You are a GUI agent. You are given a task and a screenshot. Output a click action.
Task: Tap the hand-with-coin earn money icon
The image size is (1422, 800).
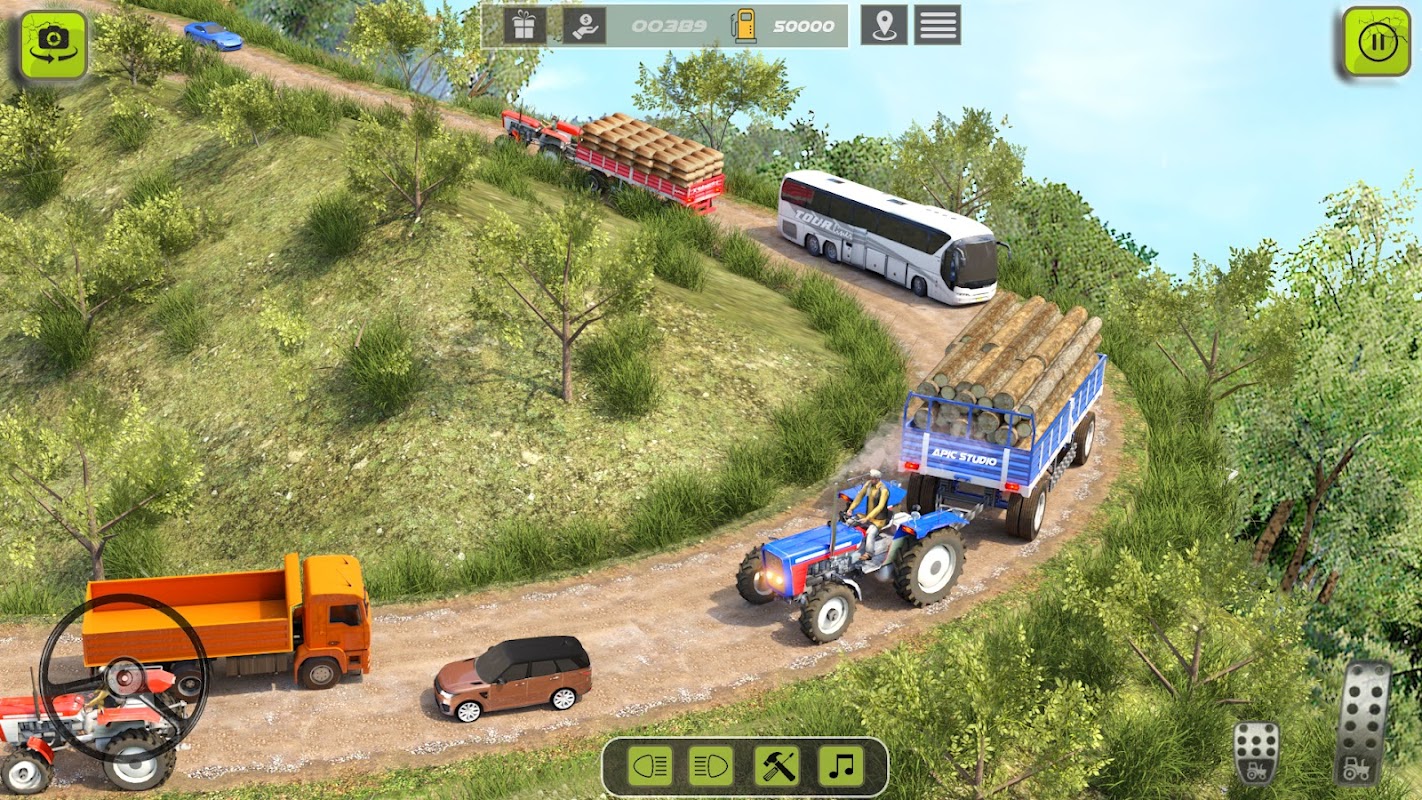click(584, 25)
